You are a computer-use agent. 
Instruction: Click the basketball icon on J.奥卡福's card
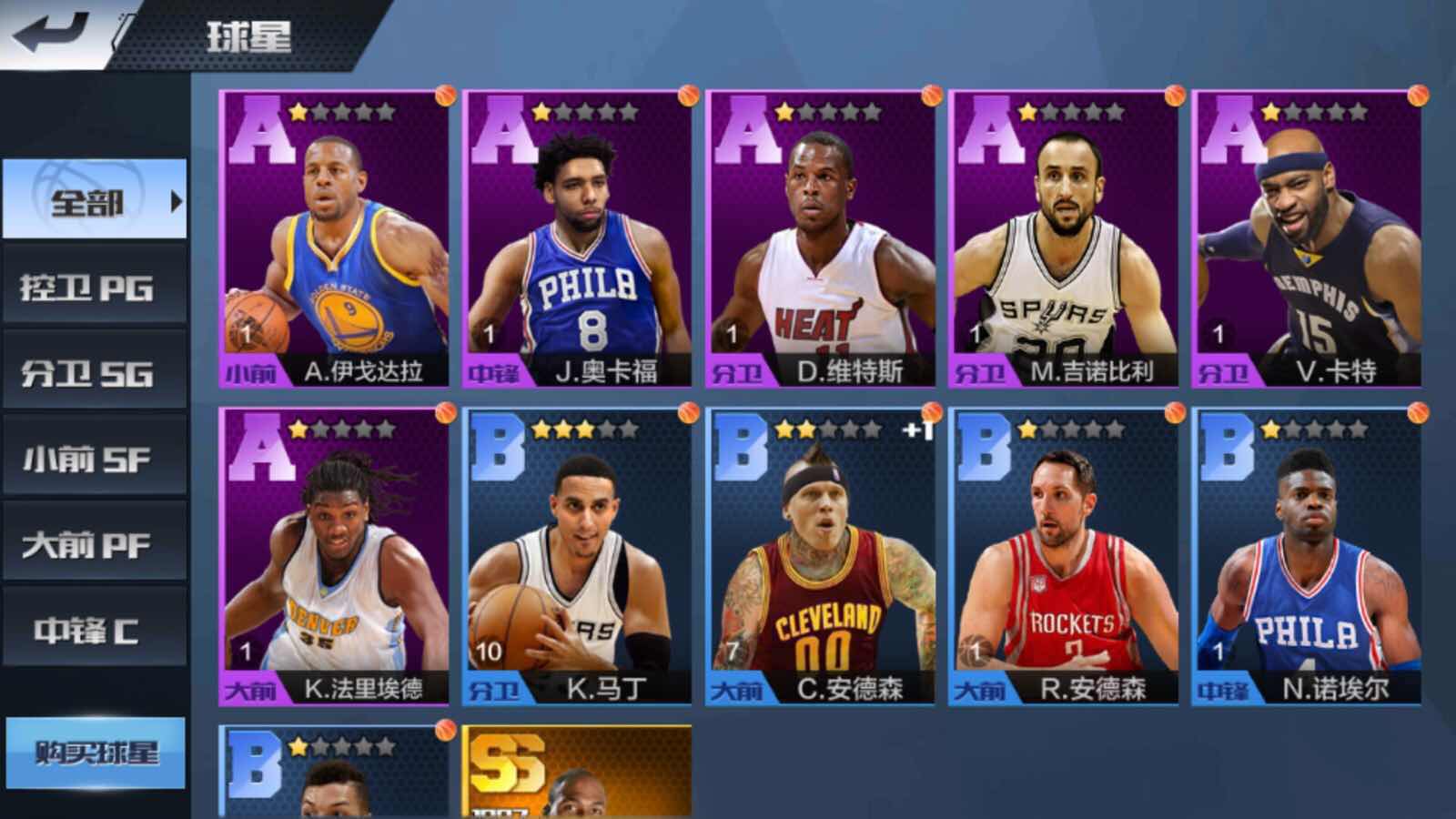point(687,94)
